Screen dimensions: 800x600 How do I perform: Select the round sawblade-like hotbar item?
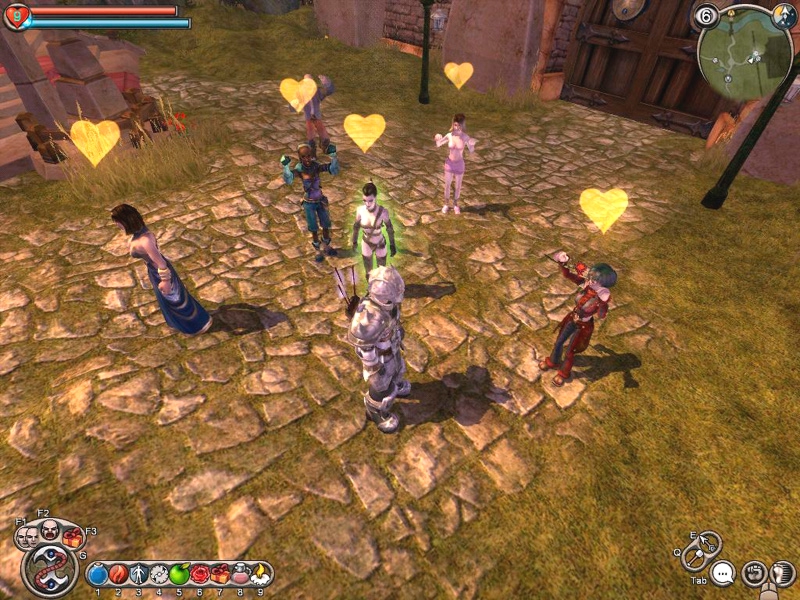coord(159,575)
